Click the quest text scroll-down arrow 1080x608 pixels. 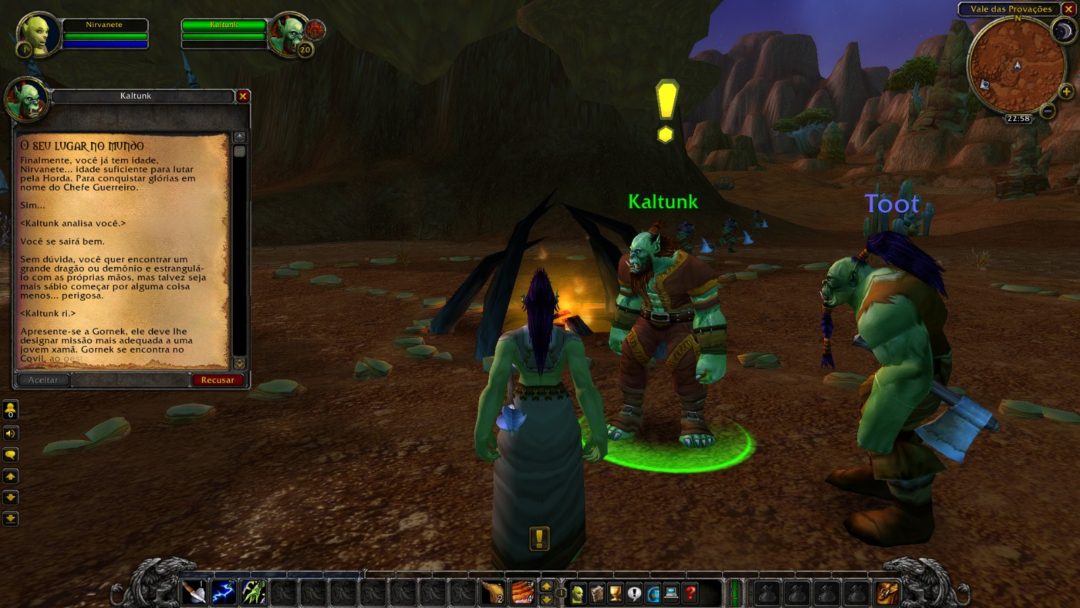pos(239,362)
